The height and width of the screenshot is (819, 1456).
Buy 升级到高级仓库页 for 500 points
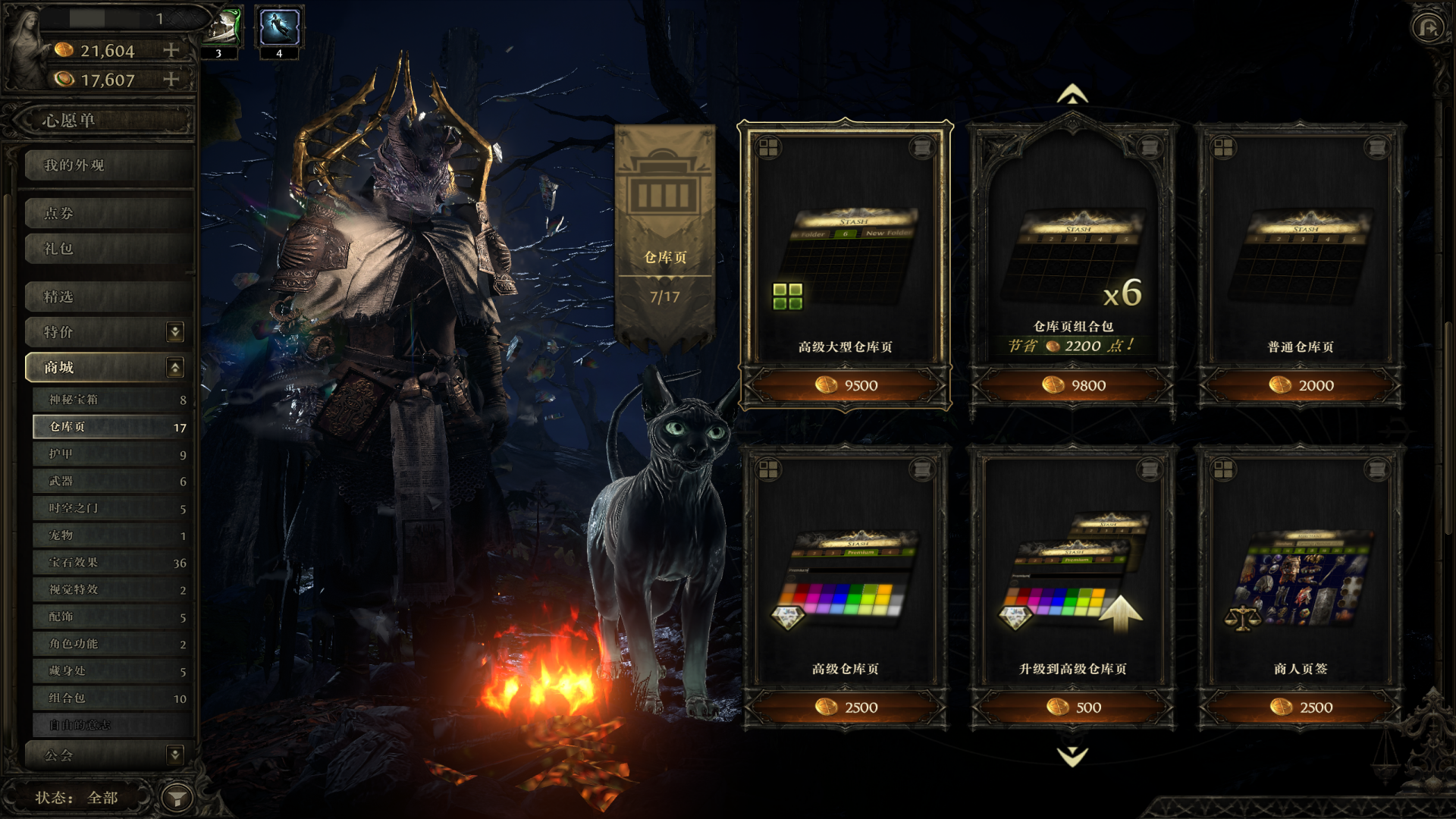1072,708
